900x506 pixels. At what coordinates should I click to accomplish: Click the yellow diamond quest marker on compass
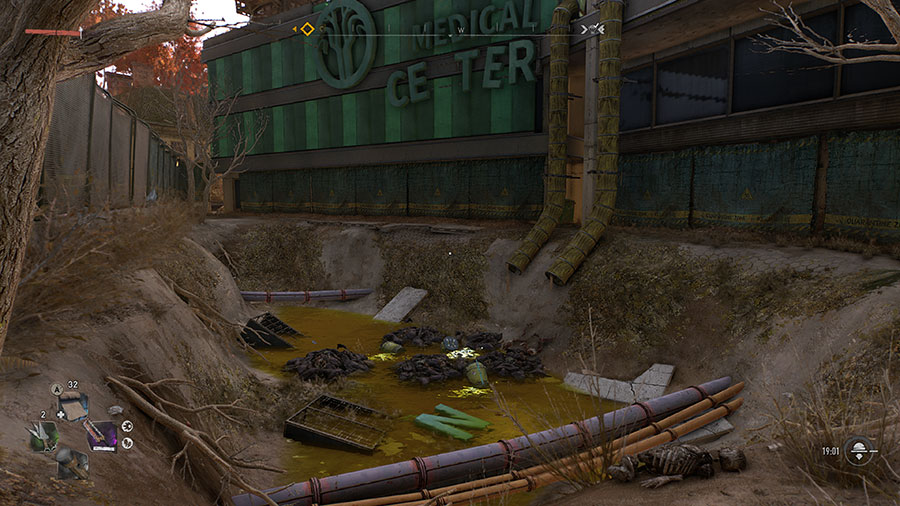click(x=307, y=29)
